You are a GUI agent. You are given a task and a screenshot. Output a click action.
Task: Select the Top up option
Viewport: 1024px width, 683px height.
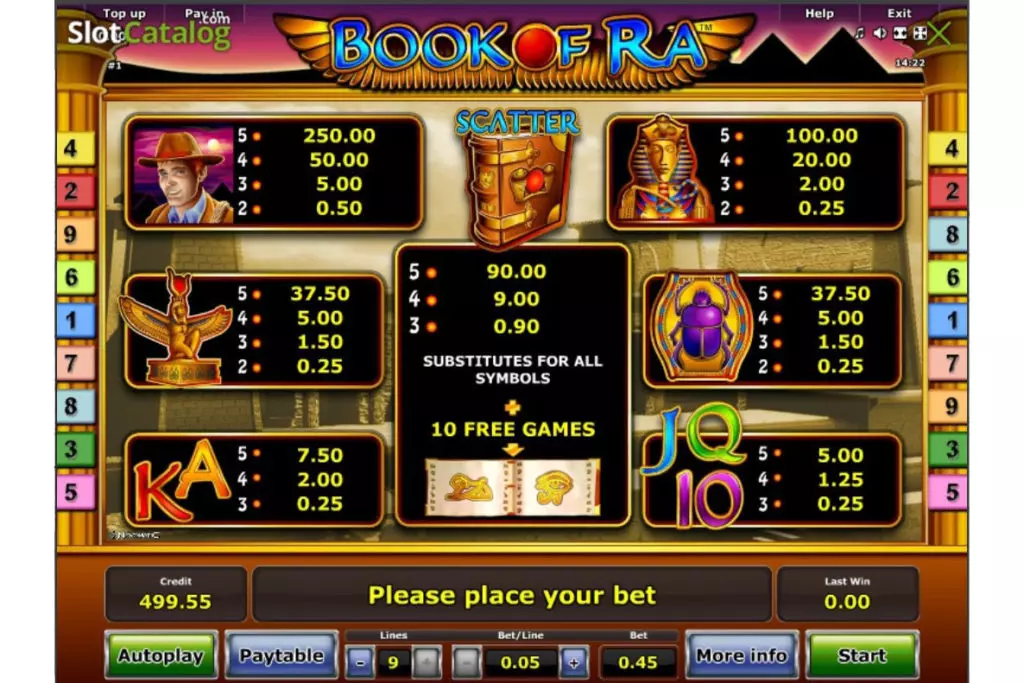click(124, 13)
